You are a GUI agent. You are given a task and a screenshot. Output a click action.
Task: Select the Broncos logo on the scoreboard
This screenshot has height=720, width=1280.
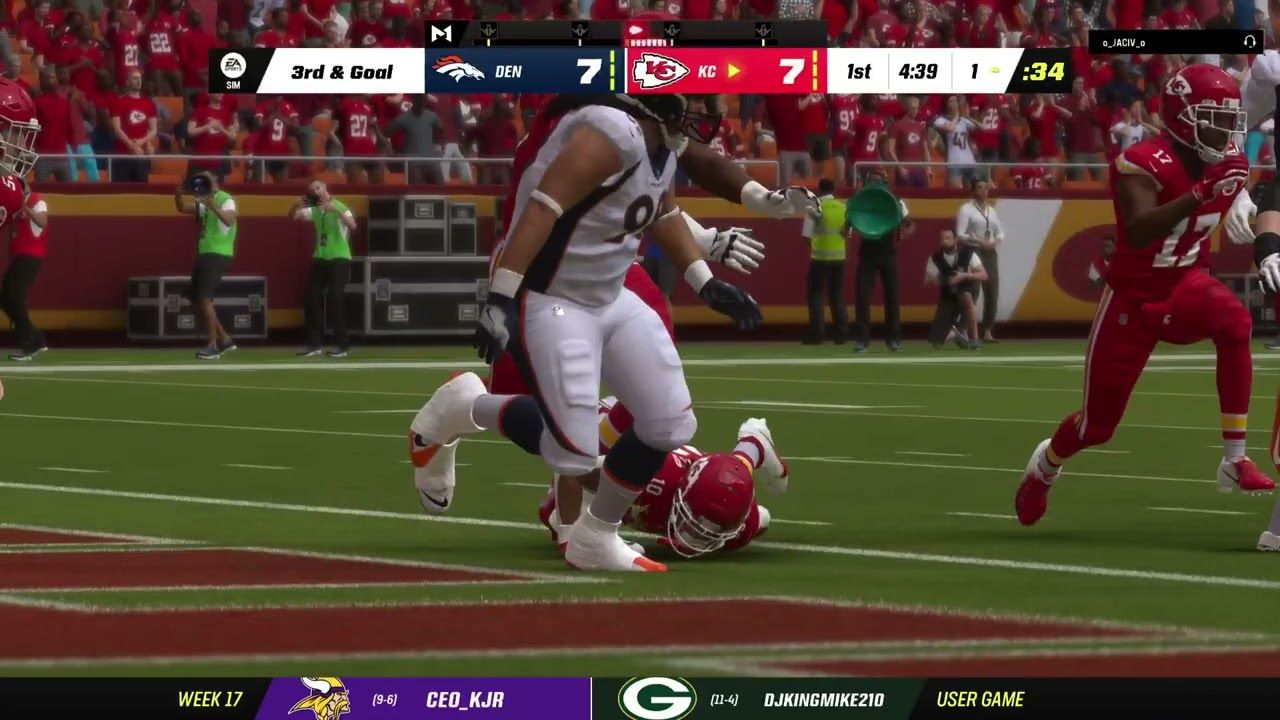pos(459,71)
